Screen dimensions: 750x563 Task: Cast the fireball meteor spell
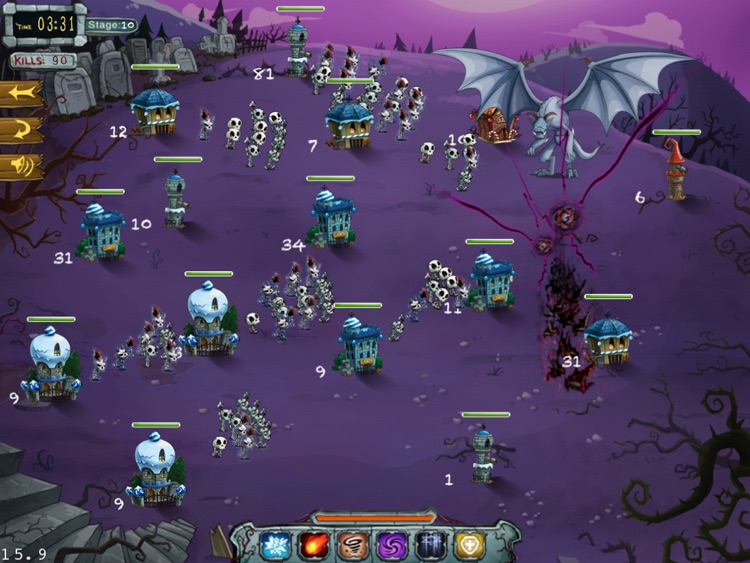[314, 545]
